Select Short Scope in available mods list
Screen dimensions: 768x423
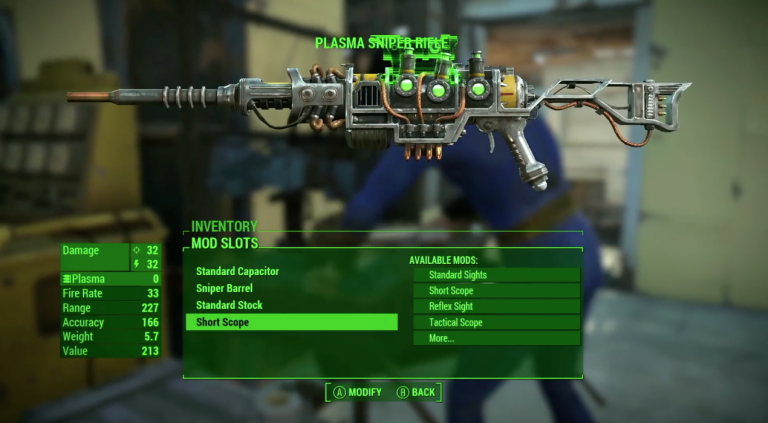496,290
